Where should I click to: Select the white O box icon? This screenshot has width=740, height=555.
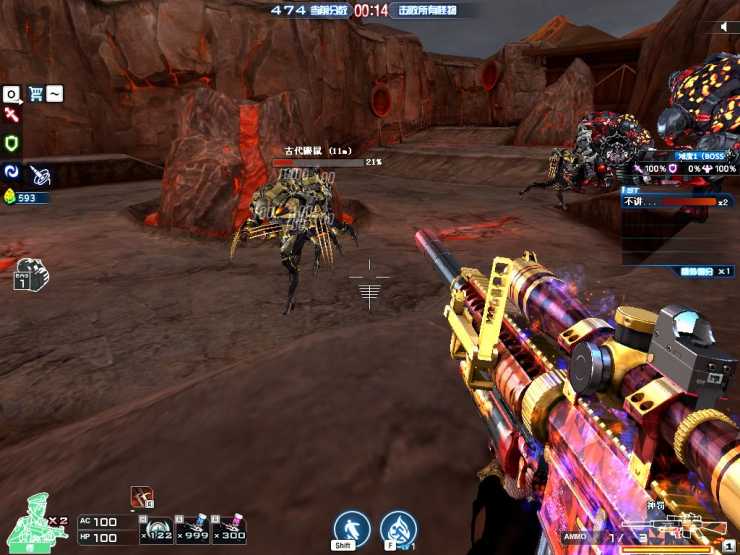(x=12, y=94)
